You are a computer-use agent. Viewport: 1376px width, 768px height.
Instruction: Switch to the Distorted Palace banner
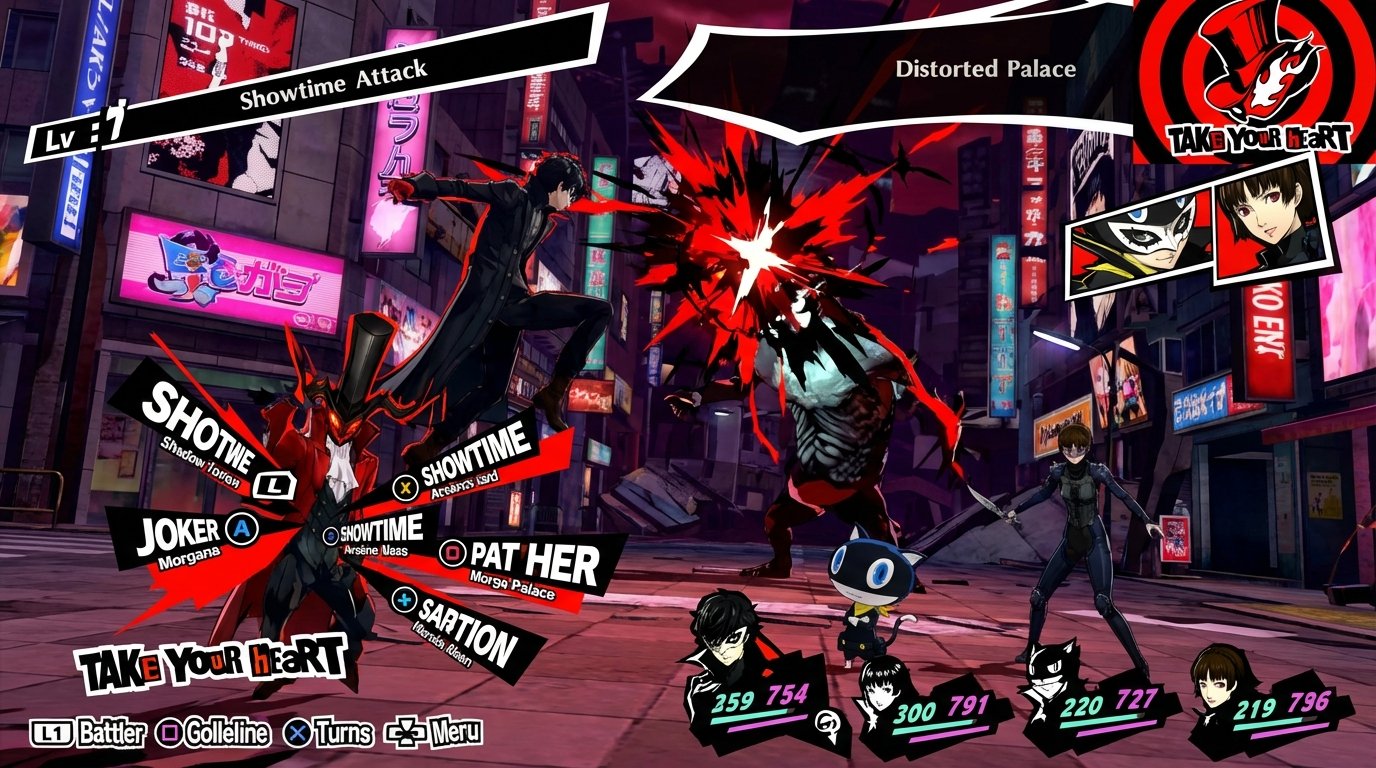(x=985, y=70)
